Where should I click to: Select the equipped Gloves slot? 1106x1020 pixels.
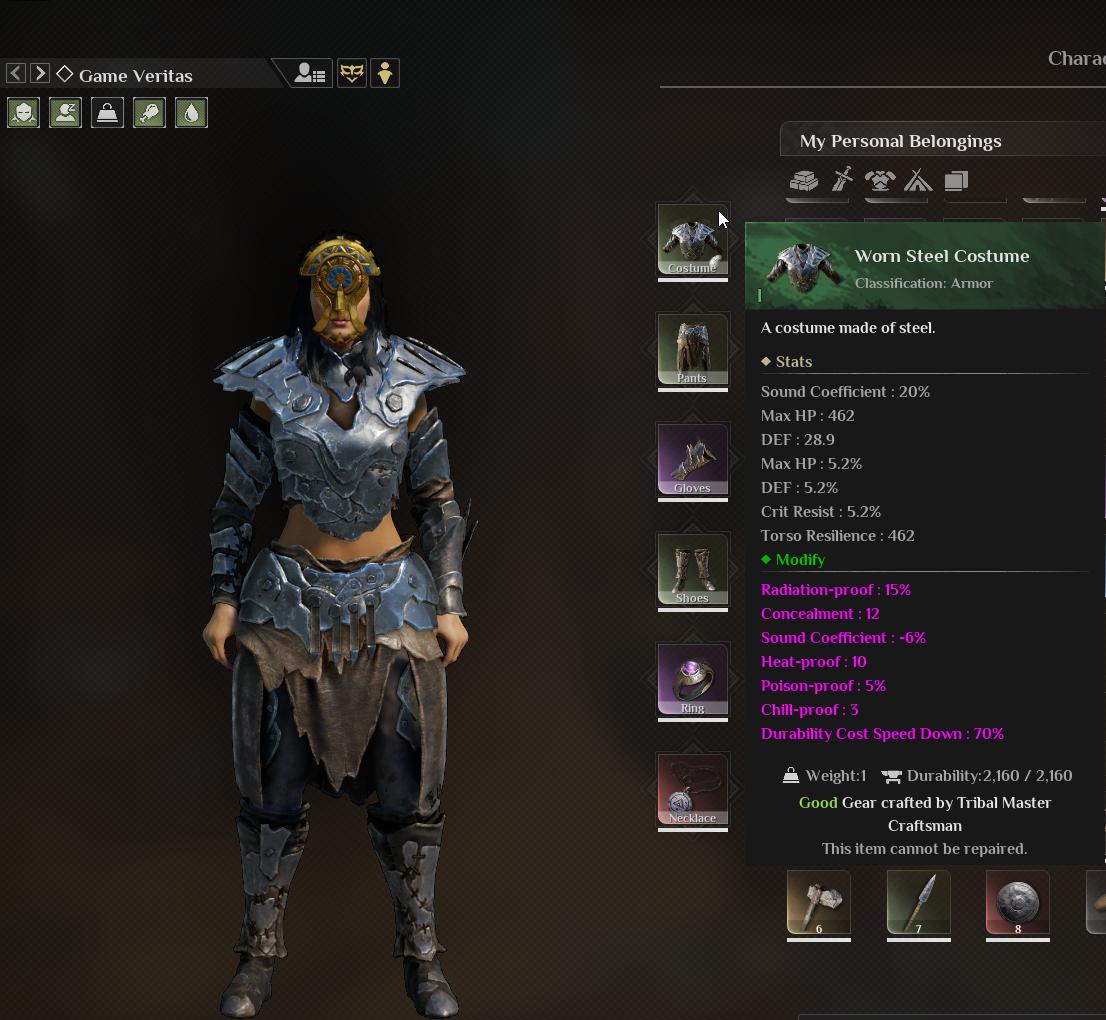[692, 460]
